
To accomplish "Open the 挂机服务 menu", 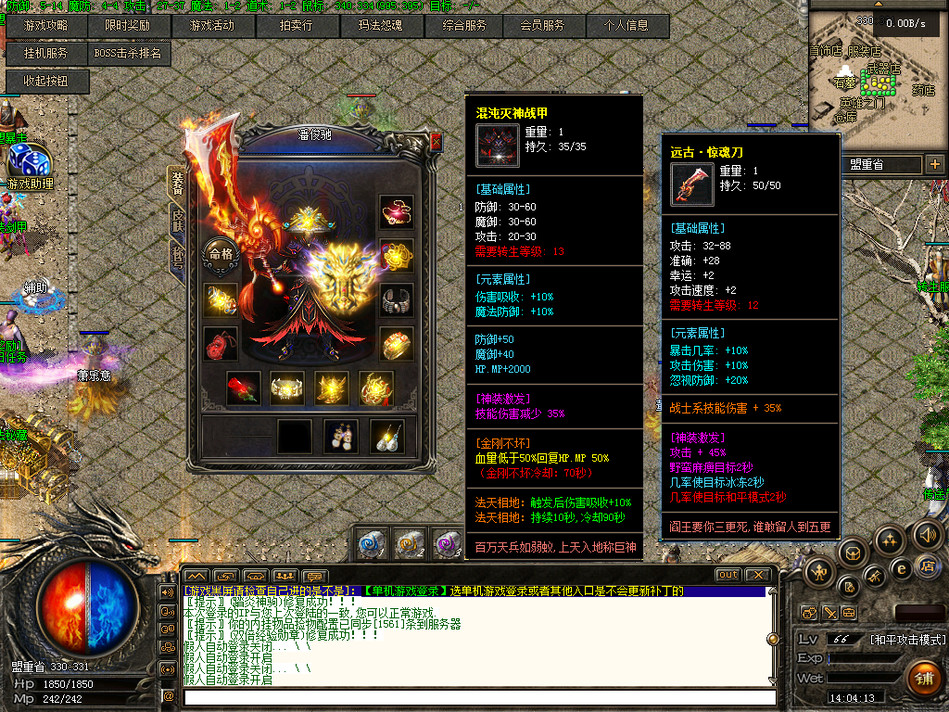I will (x=47, y=53).
